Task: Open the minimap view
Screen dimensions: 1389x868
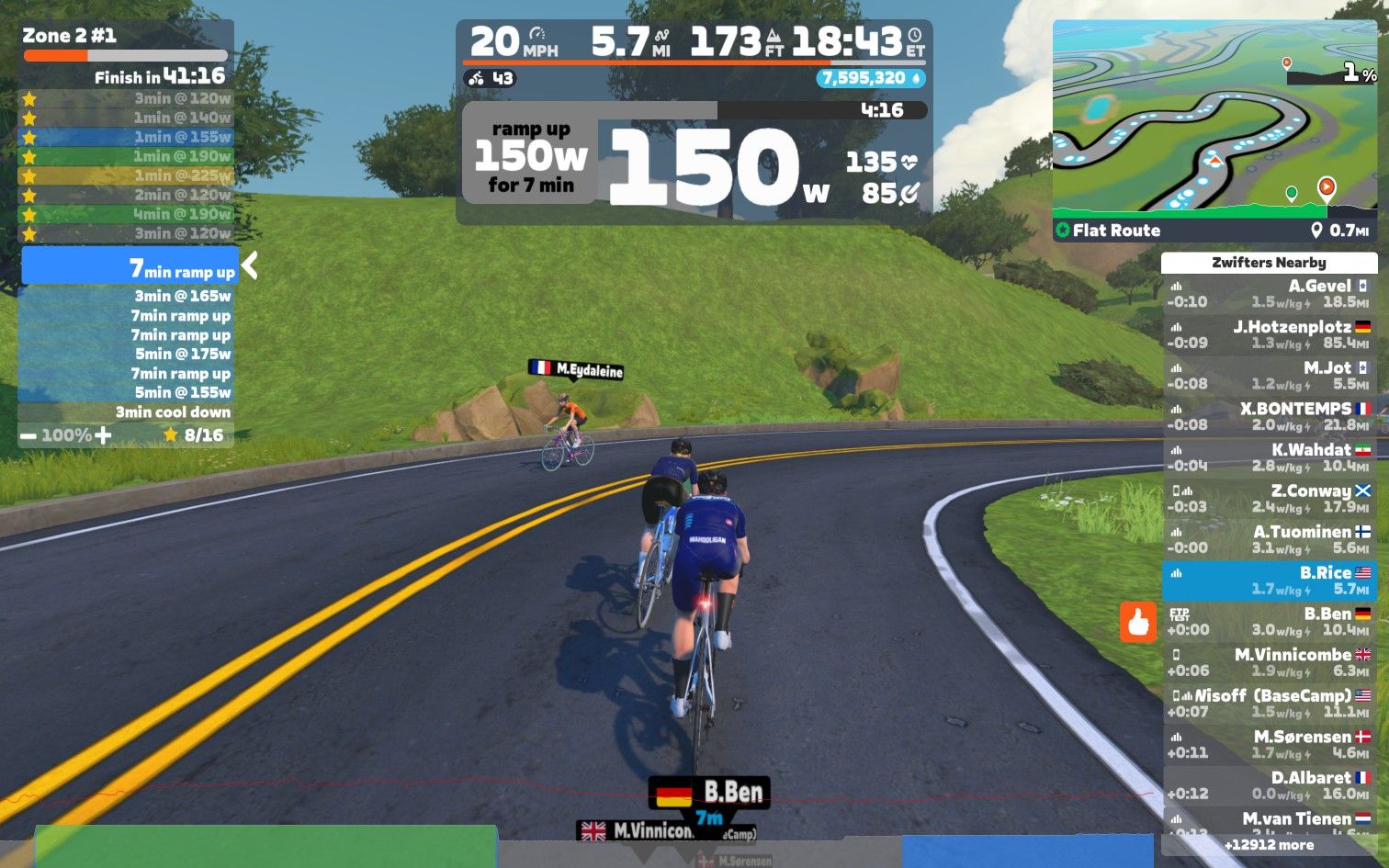Action: pyautogui.click(x=1214, y=119)
